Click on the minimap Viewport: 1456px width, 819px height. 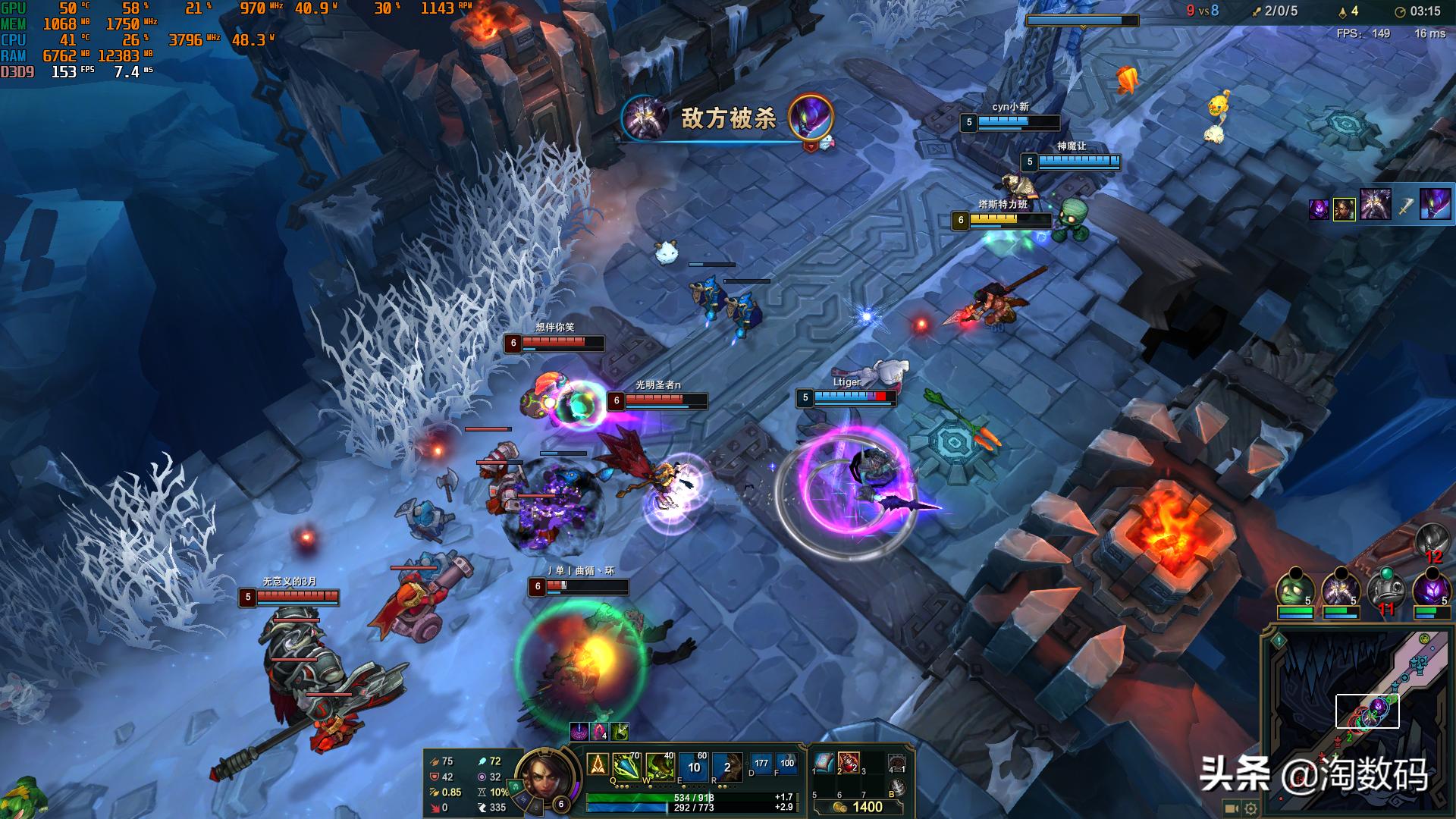point(1357,720)
